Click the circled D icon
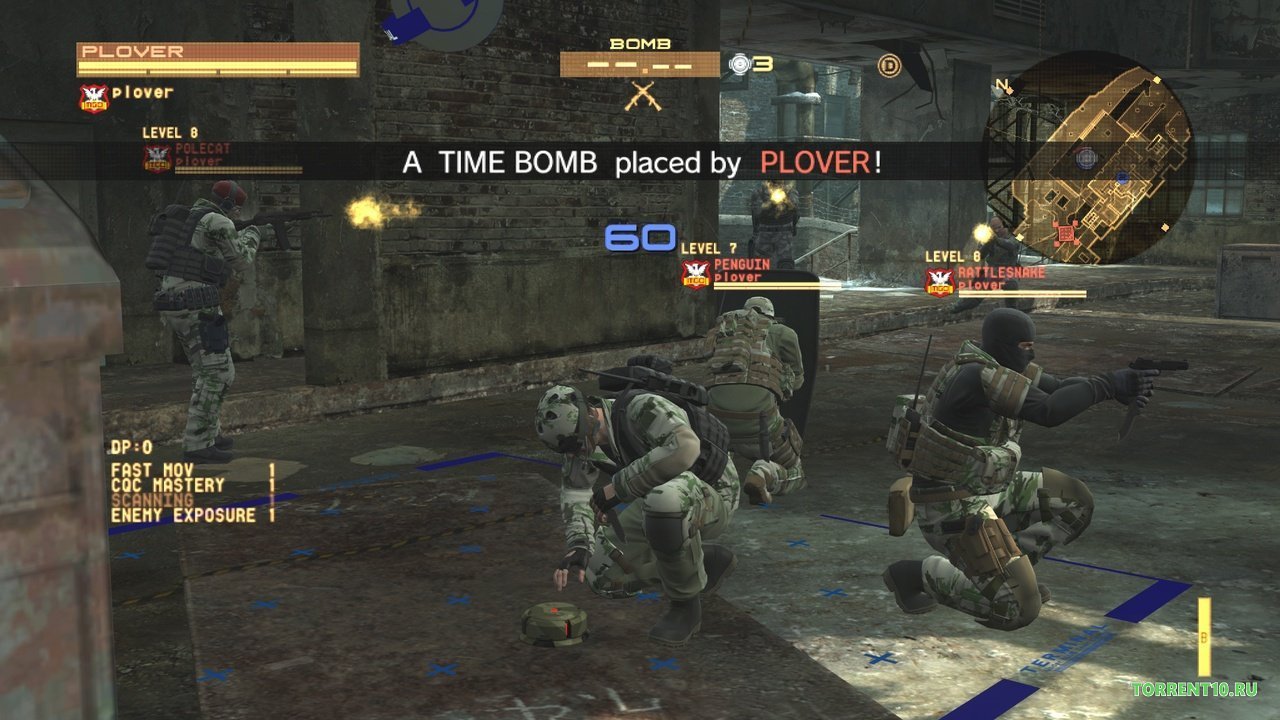This screenshot has width=1280, height=720. click(889, 66)
